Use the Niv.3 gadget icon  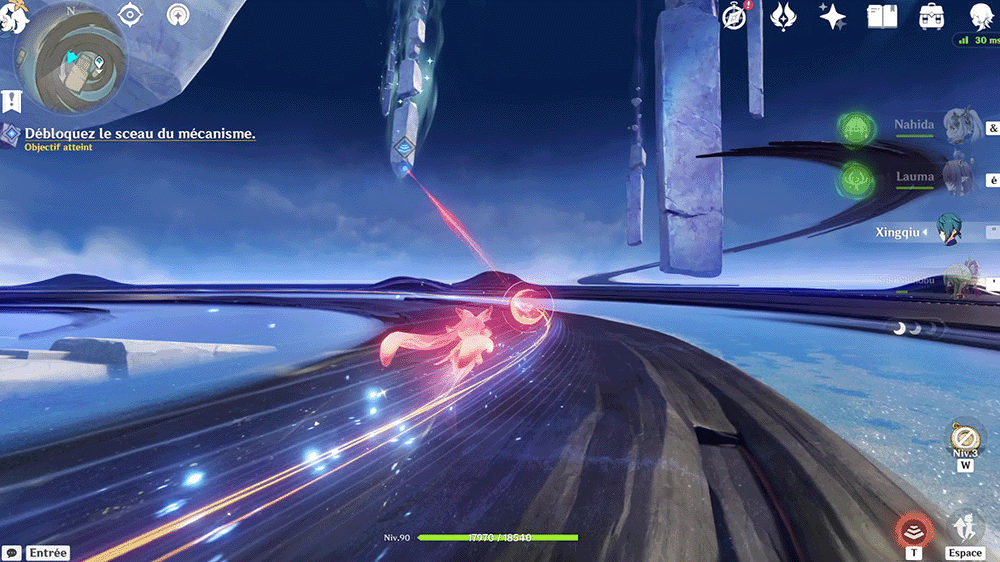[964, 439]
